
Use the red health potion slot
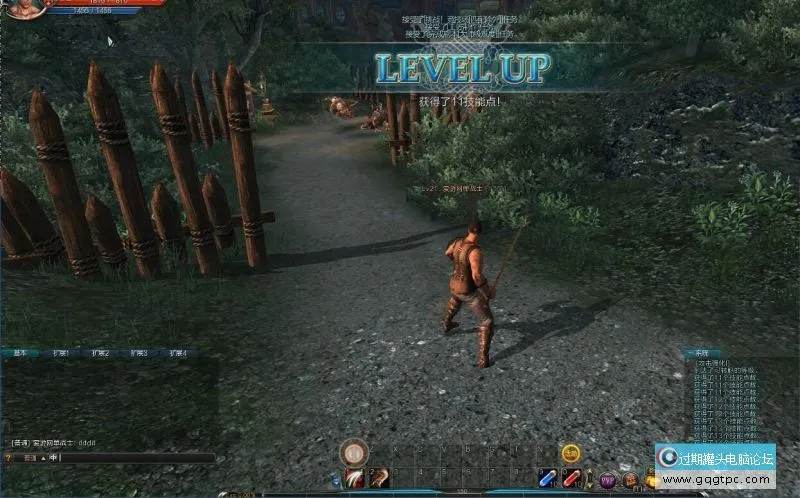tap(571, 479)
